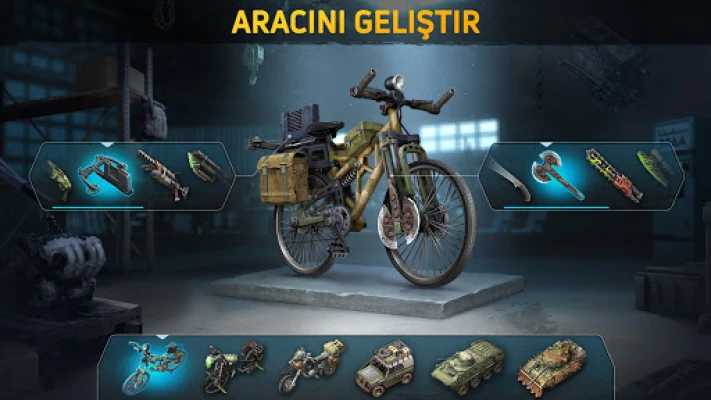Select the double-bladed axe weapon
Screen dimensions: 711x400
coord(555,175)
